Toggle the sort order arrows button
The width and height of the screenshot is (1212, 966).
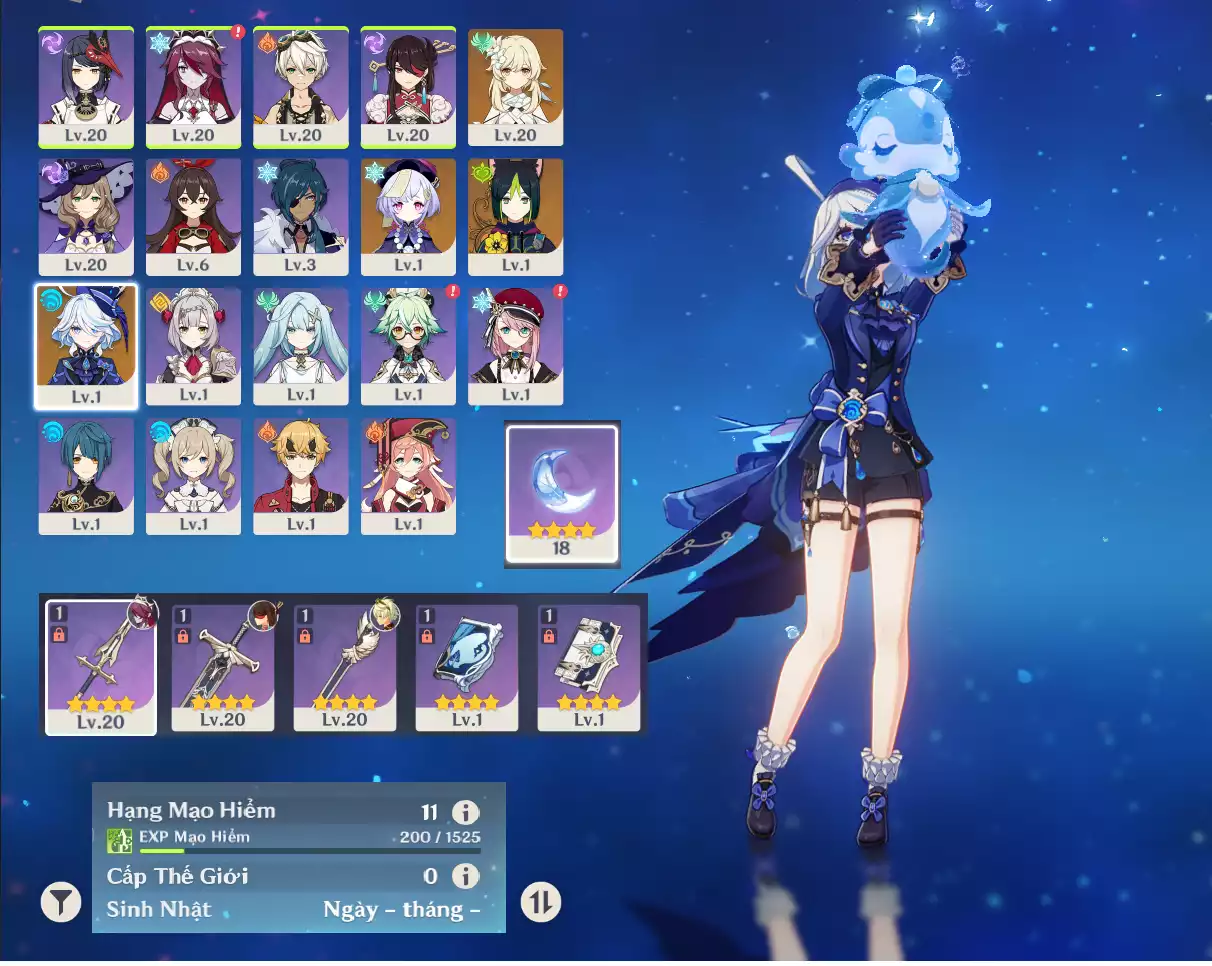541,902
